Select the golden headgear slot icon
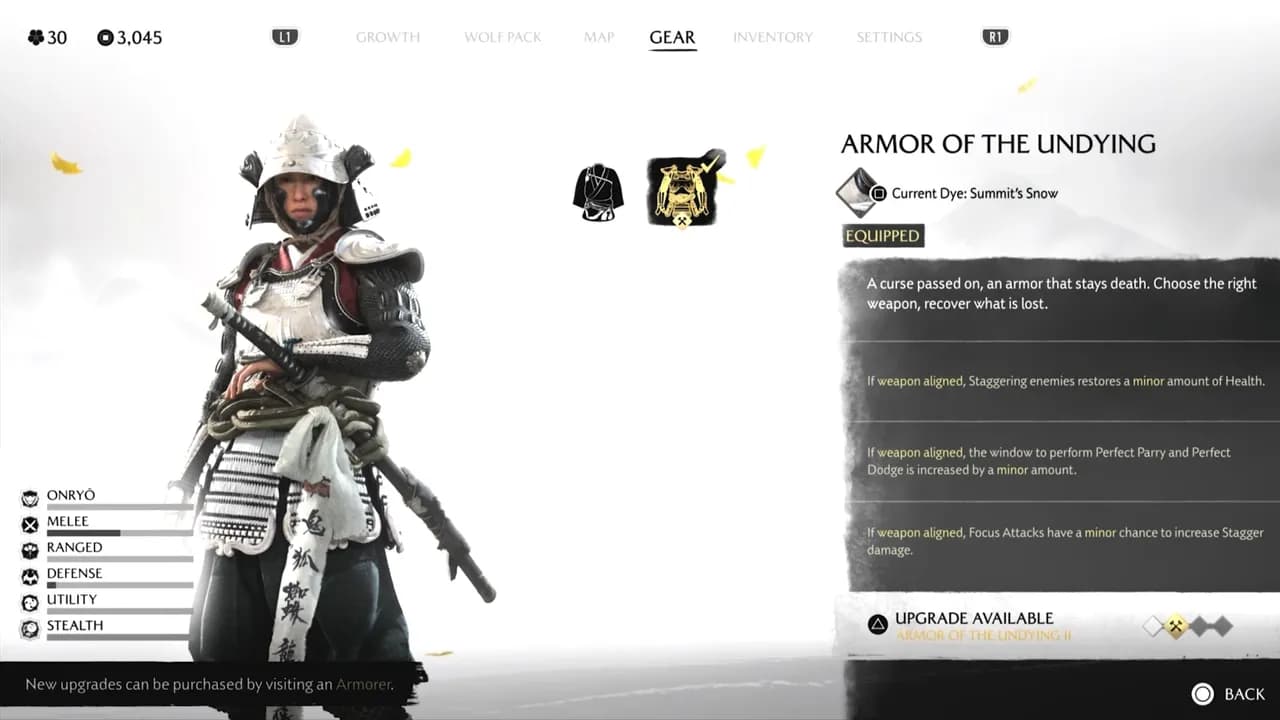The image size is (1280, 720). (x=684, y=190)
